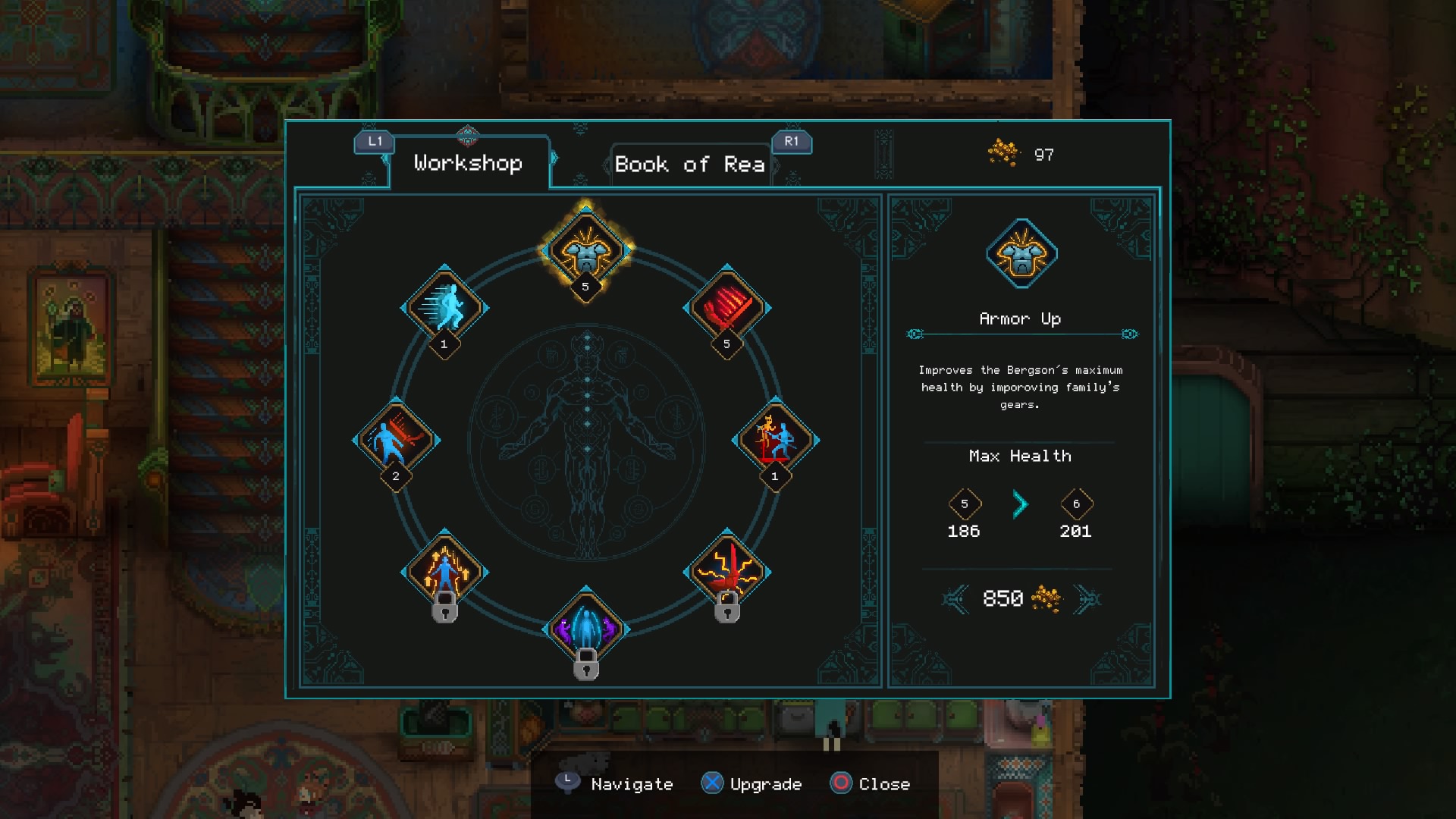Click the L1 shoulder button prompt

click(373, 141)
